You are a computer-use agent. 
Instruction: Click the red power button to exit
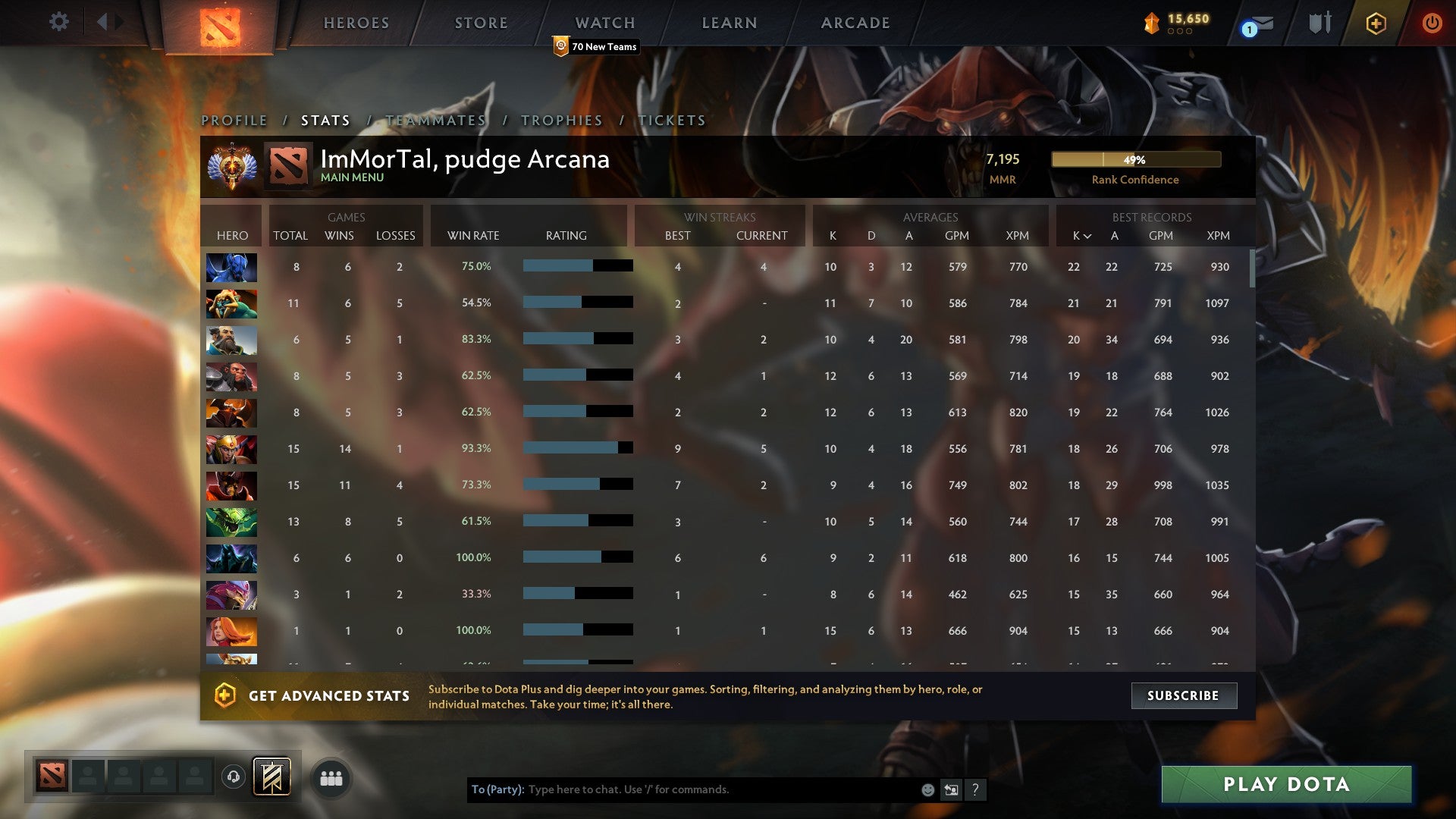[1433, 23]
